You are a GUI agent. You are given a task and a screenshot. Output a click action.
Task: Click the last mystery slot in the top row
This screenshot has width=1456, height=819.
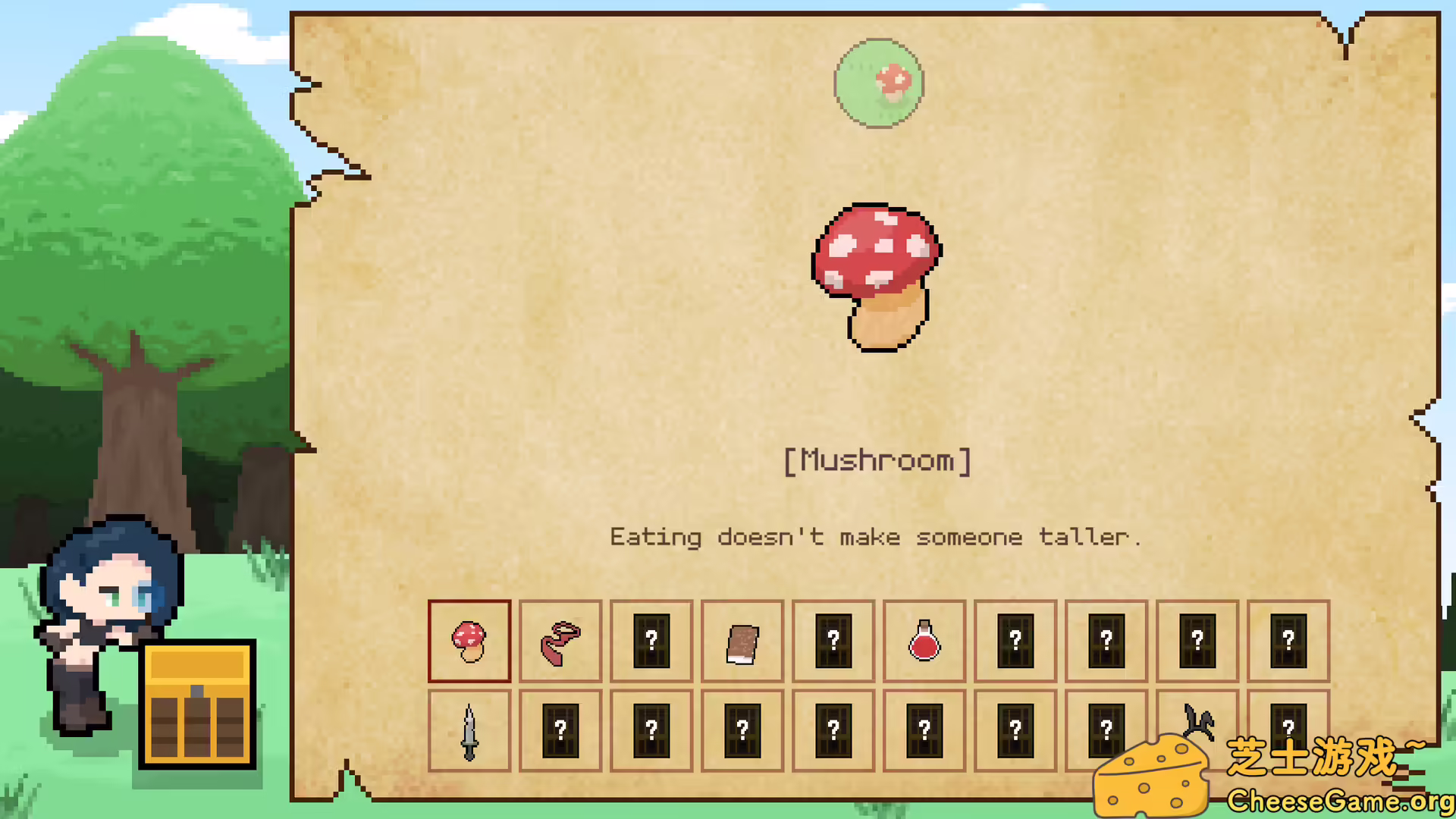point(1288,641)
